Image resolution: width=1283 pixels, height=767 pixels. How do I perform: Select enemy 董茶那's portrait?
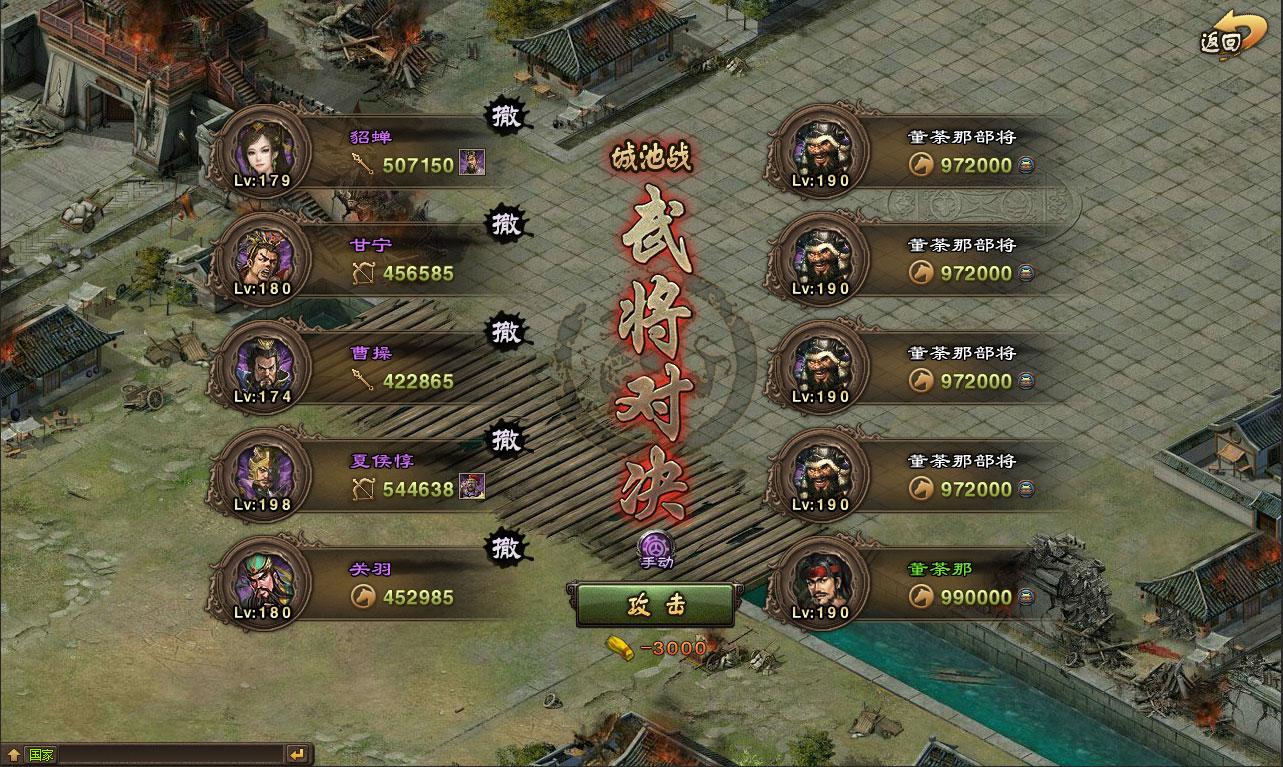pos(820,580)
